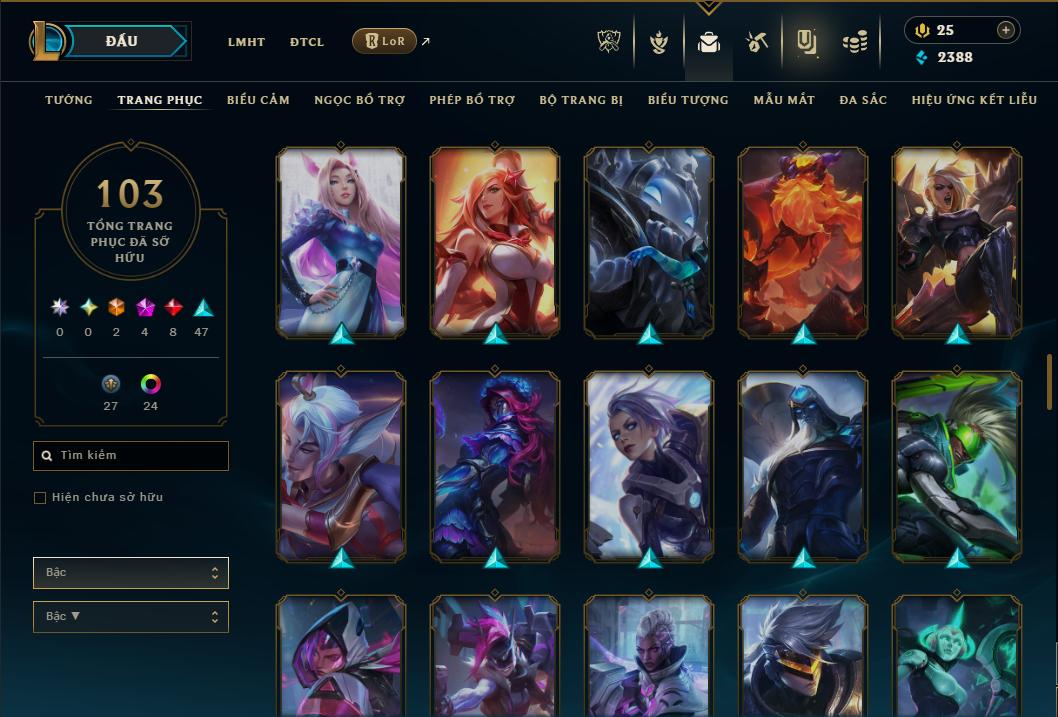Open the HIỆU ỨNG KẾT LIỄU tab
Viewport: 1058px width, 717px height.
pyautogui.click(x=974, y=100)
